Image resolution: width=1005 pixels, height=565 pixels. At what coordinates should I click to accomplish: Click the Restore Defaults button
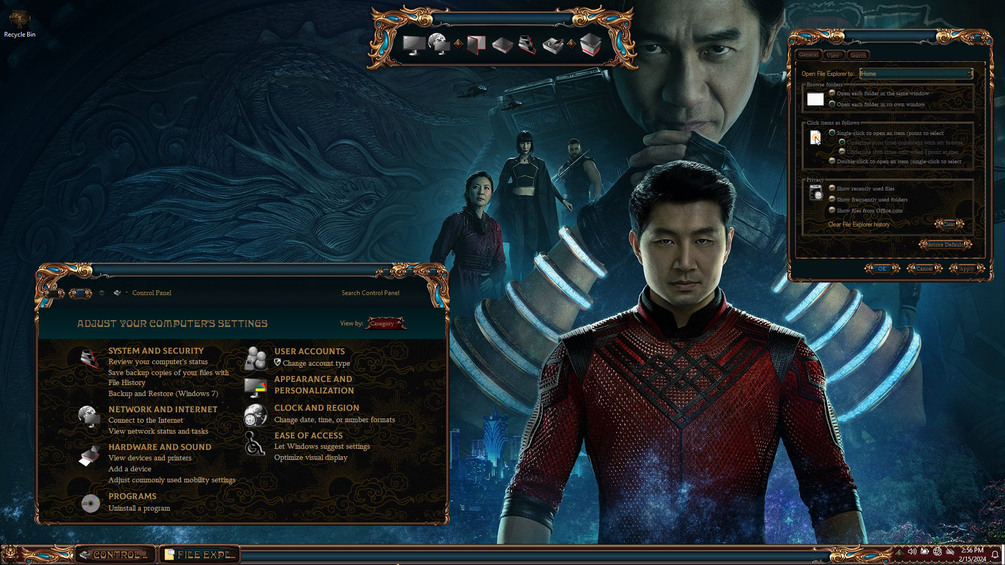click(x=944, y=244)
